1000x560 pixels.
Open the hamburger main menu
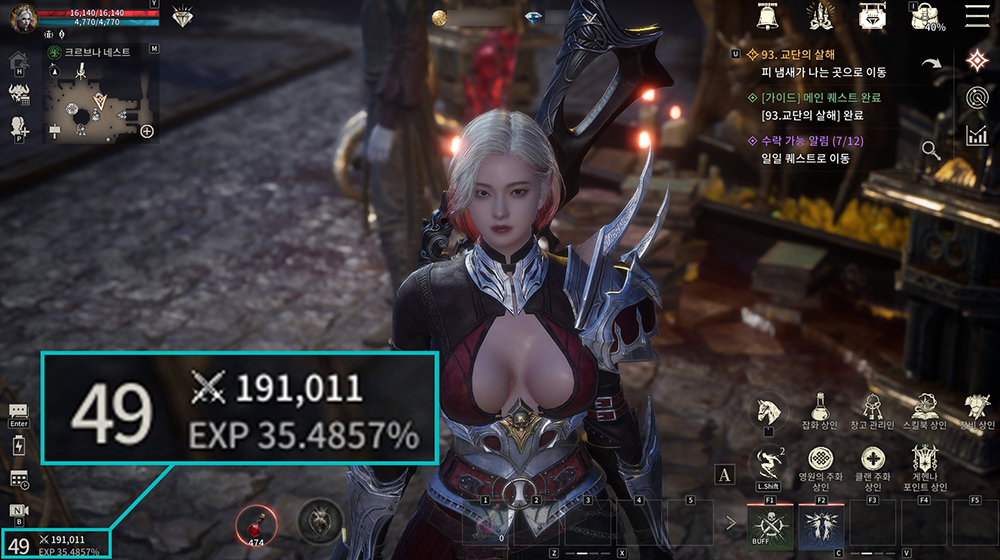[975, 15]
